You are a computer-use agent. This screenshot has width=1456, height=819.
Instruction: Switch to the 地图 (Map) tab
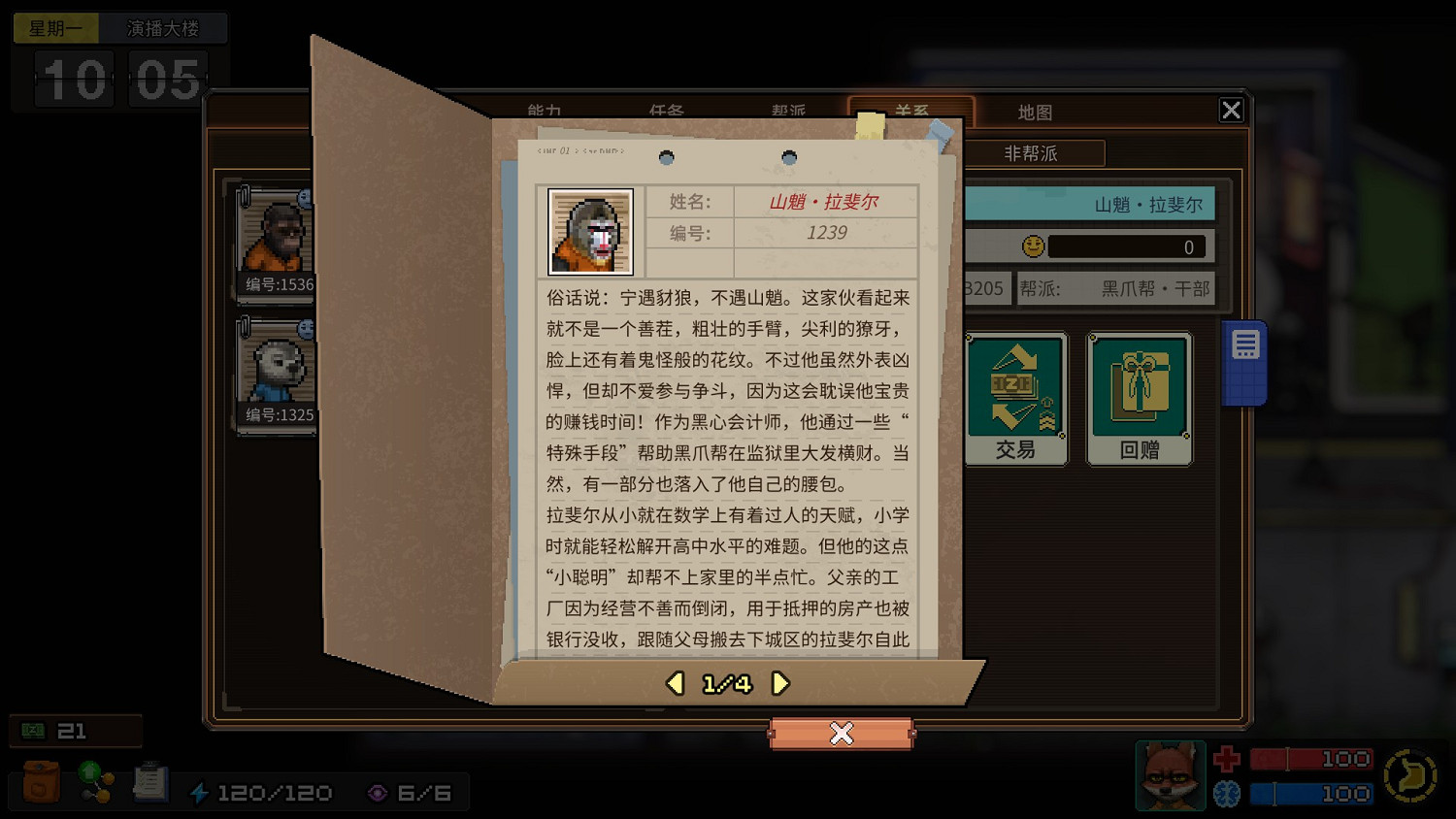[1035, 112]
